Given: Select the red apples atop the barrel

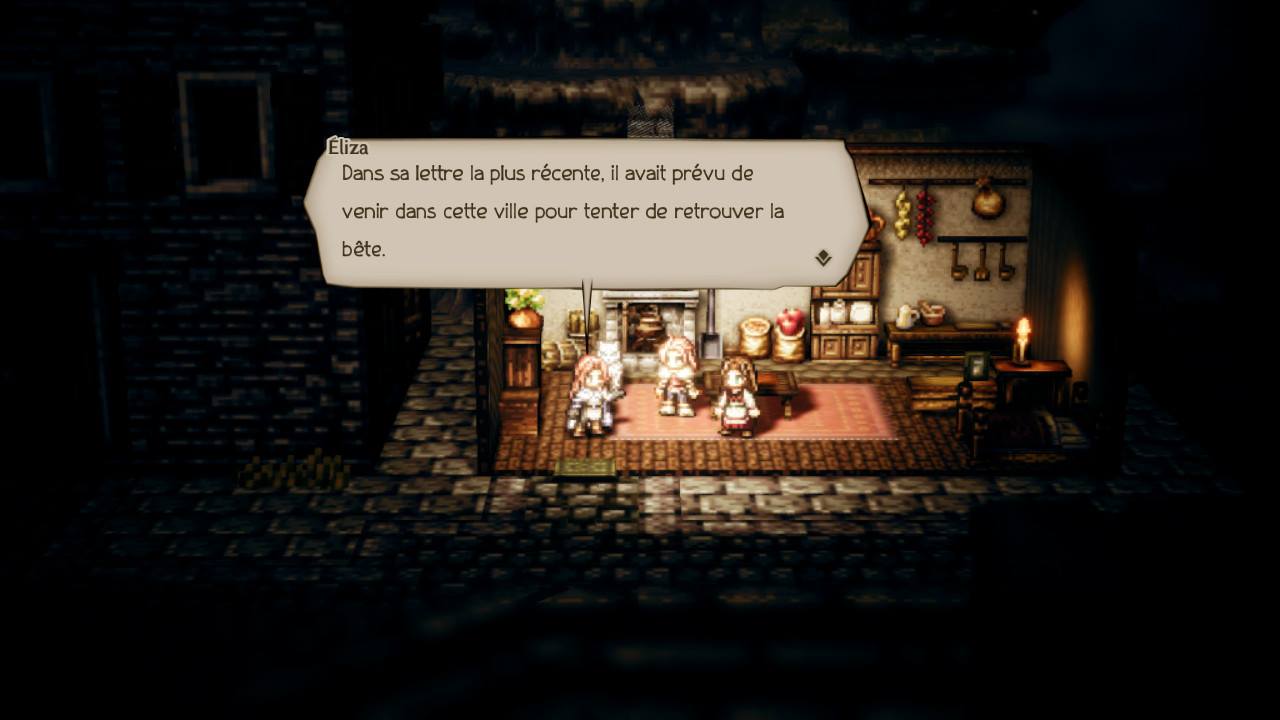Looking at the screenshot, I should 788,318.
